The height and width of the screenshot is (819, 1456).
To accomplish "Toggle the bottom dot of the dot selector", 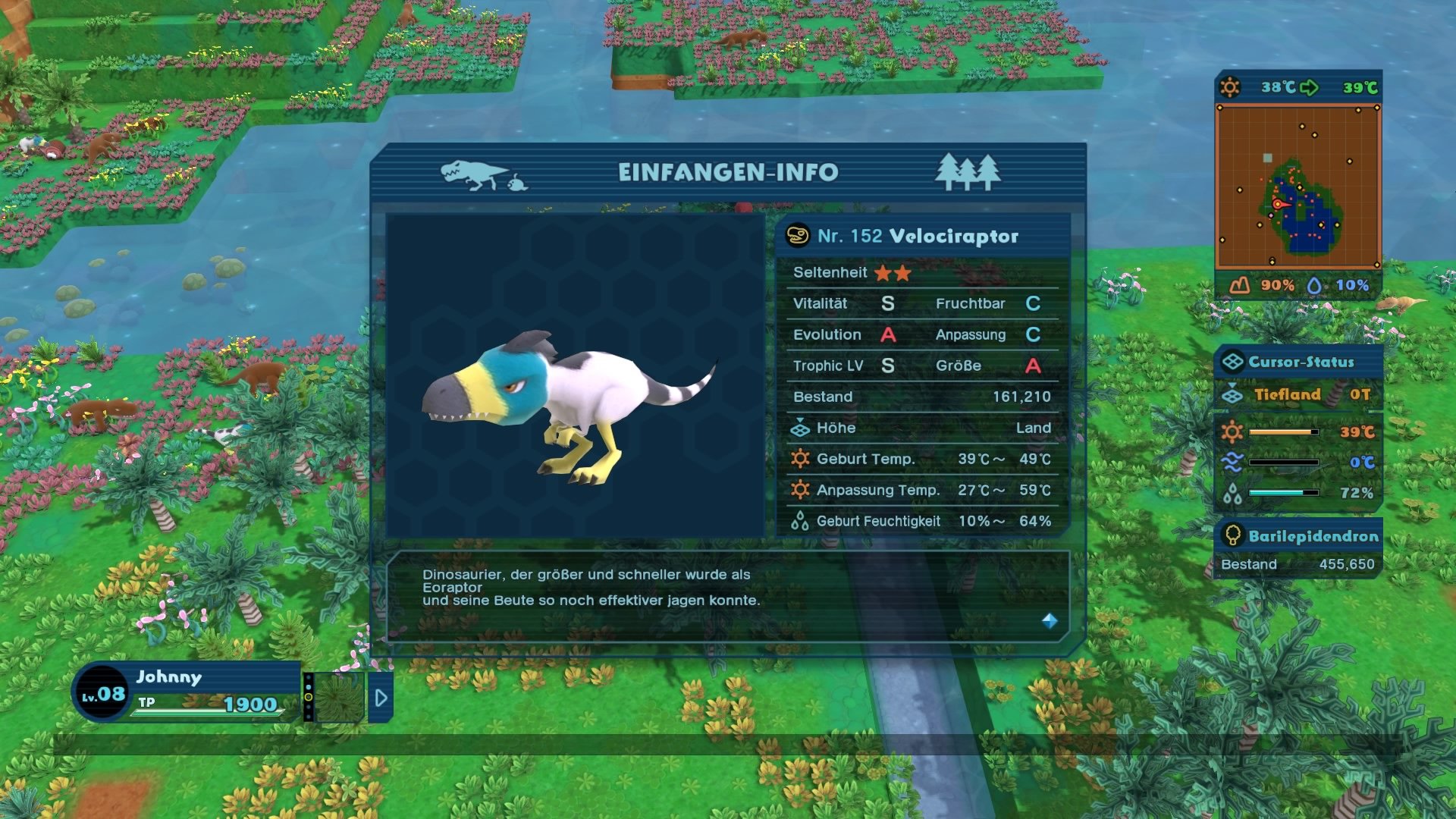I will 309,717.
